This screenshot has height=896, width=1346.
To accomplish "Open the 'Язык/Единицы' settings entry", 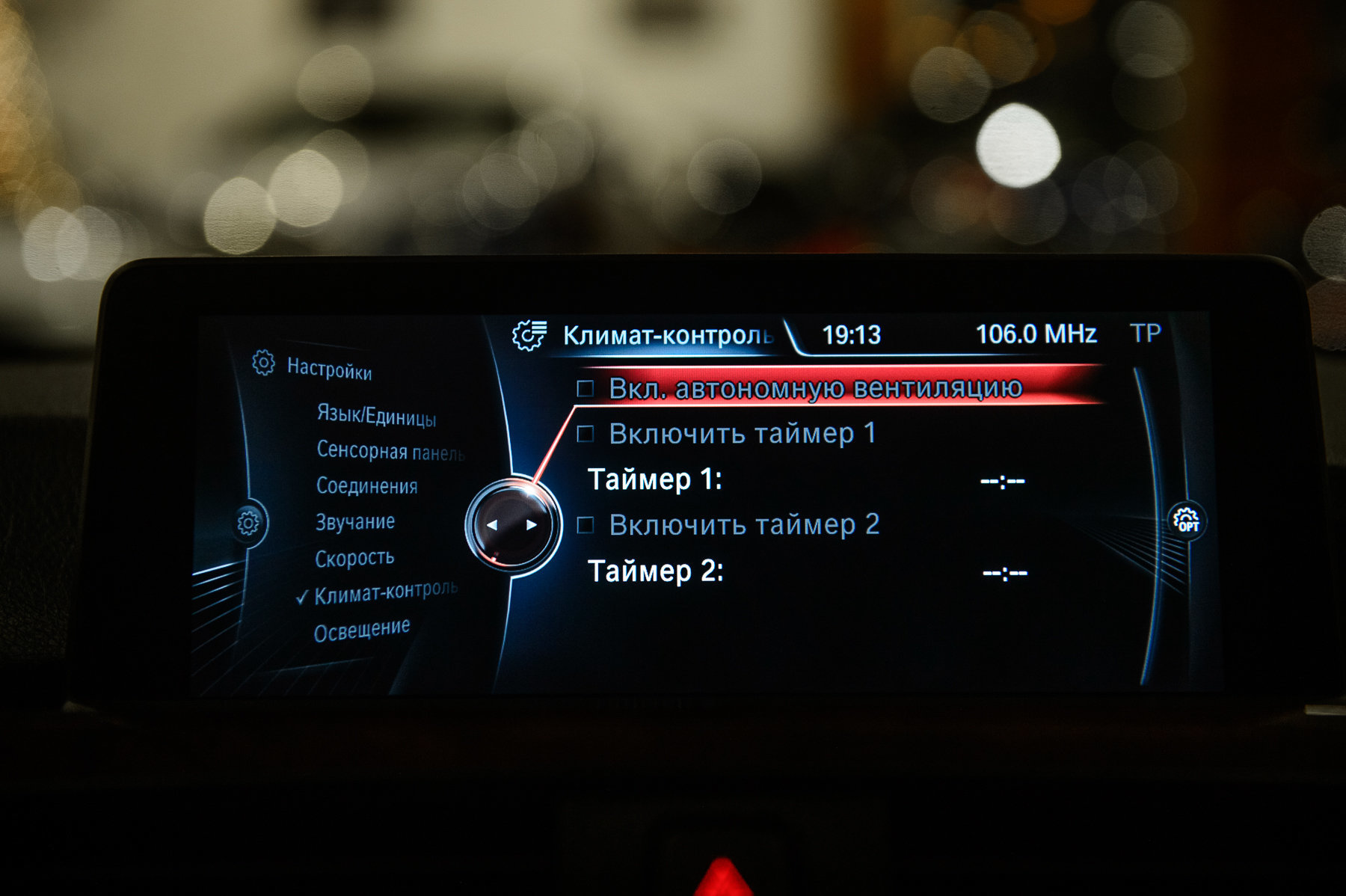I will (x=376, y=415).
